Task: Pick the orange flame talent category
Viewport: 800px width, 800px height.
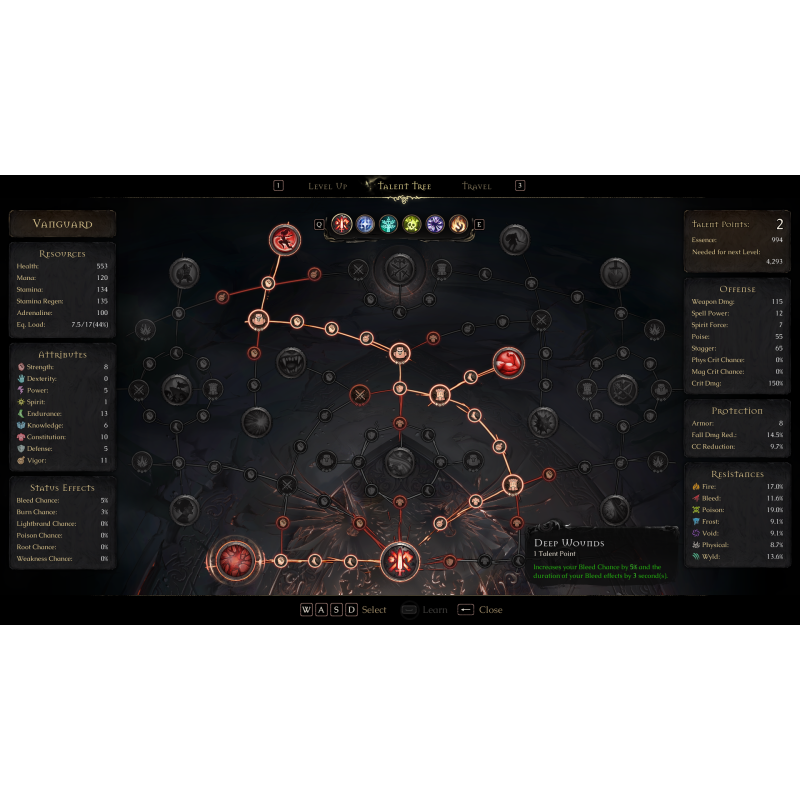Action: [x=458, y=224]
